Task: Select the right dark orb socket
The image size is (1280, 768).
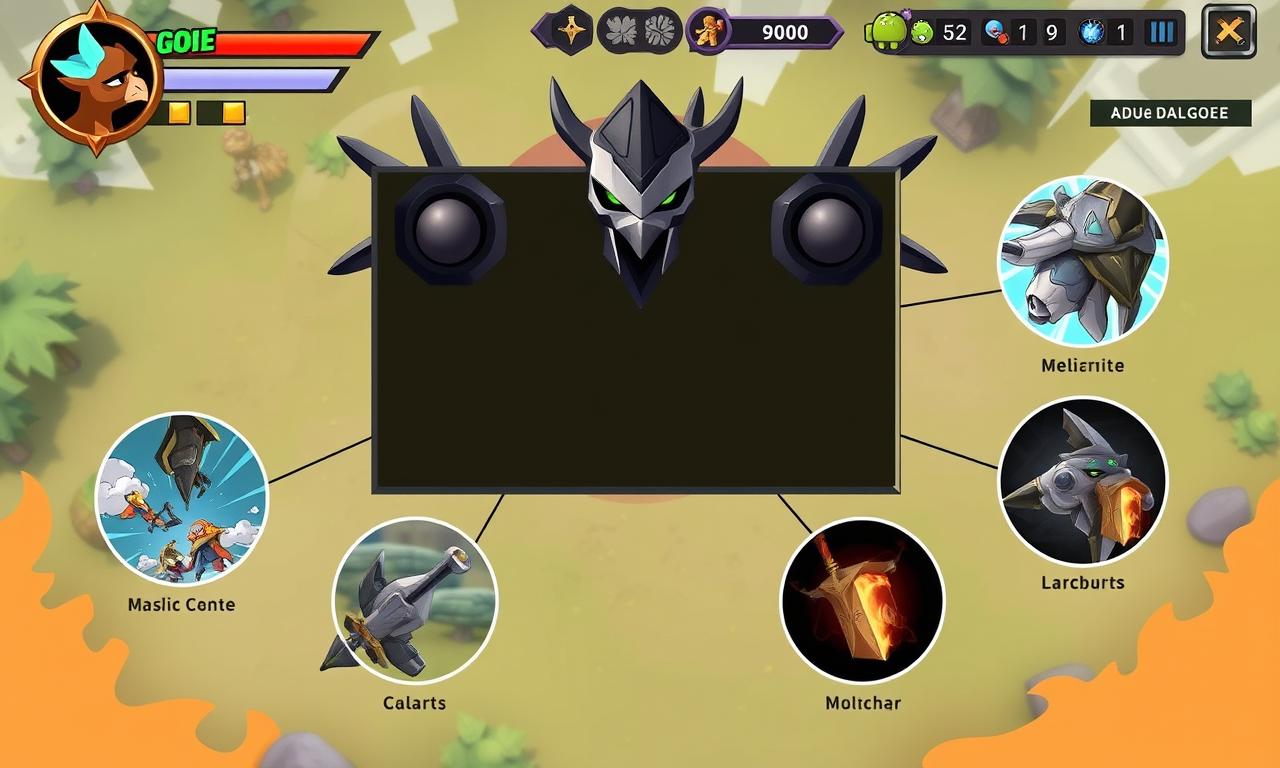Action: [x=826, y=229]
